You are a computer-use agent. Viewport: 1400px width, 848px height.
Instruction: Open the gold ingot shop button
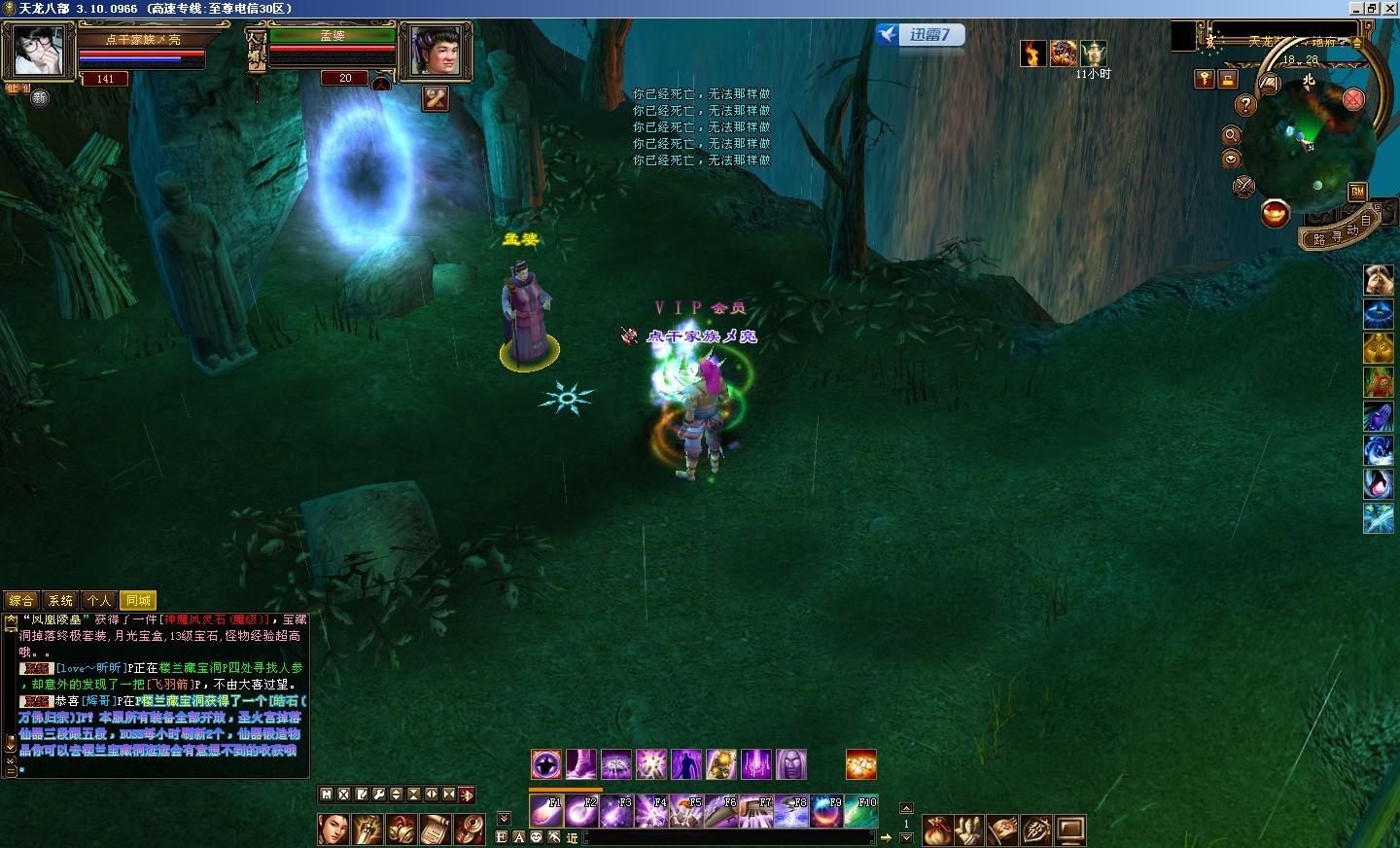point(1275,213)
